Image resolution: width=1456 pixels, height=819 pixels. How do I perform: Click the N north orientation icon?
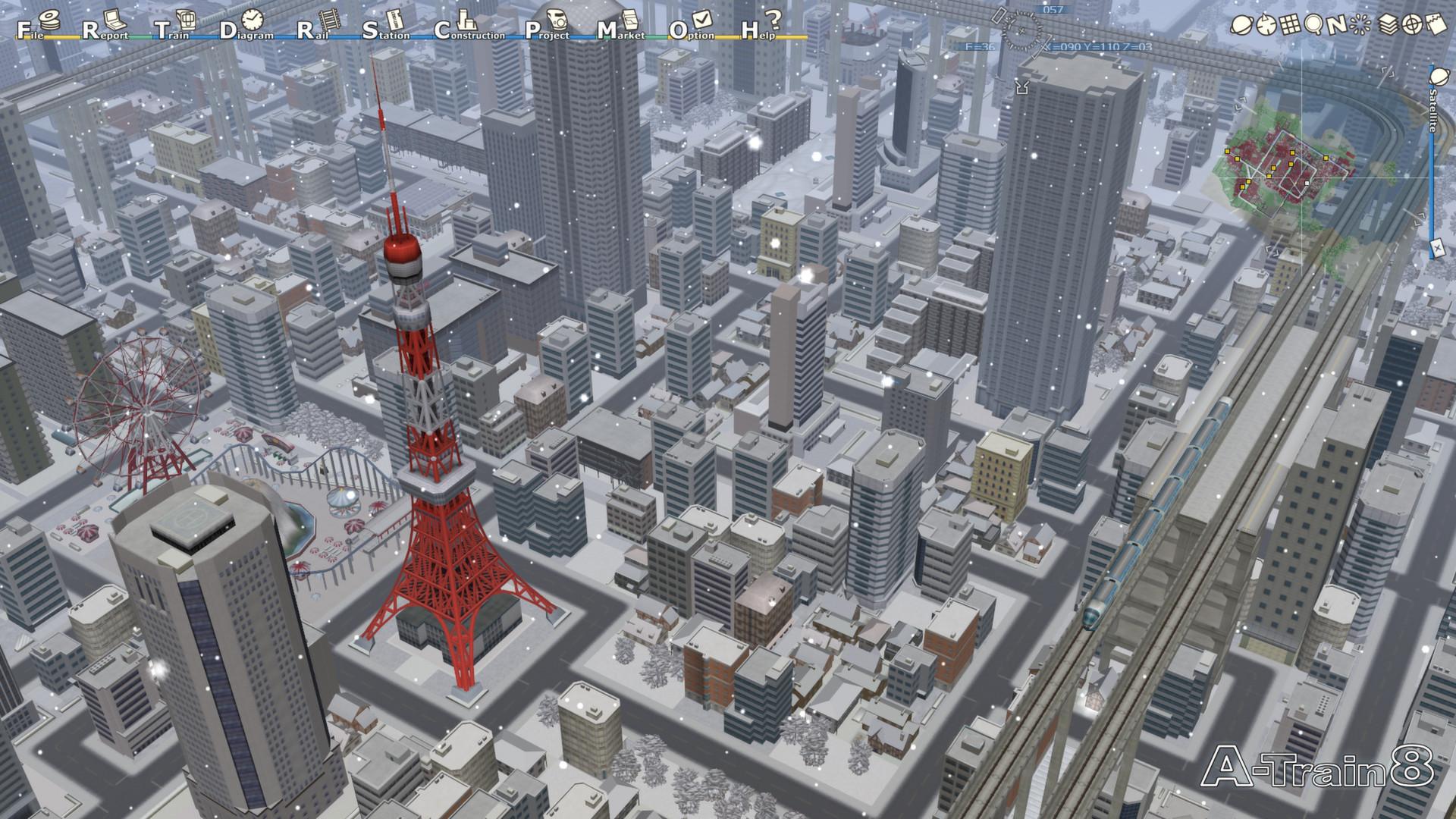[1337, 25]
